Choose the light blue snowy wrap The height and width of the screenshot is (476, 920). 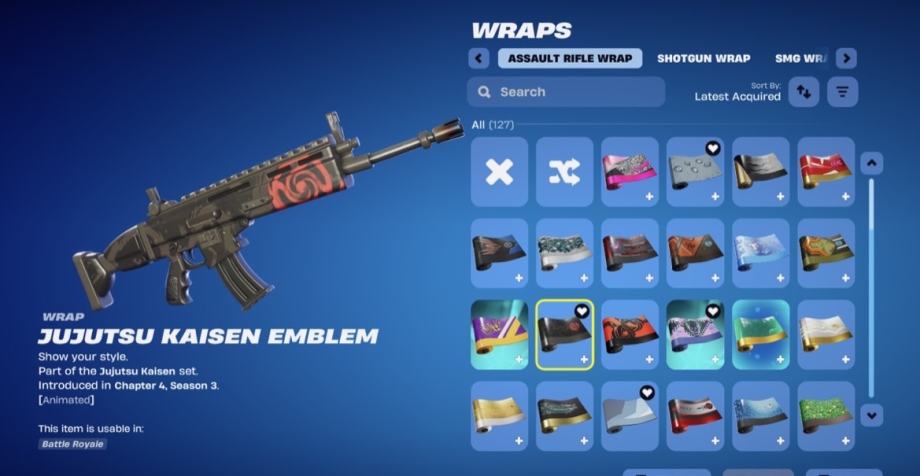click(760, 253)
